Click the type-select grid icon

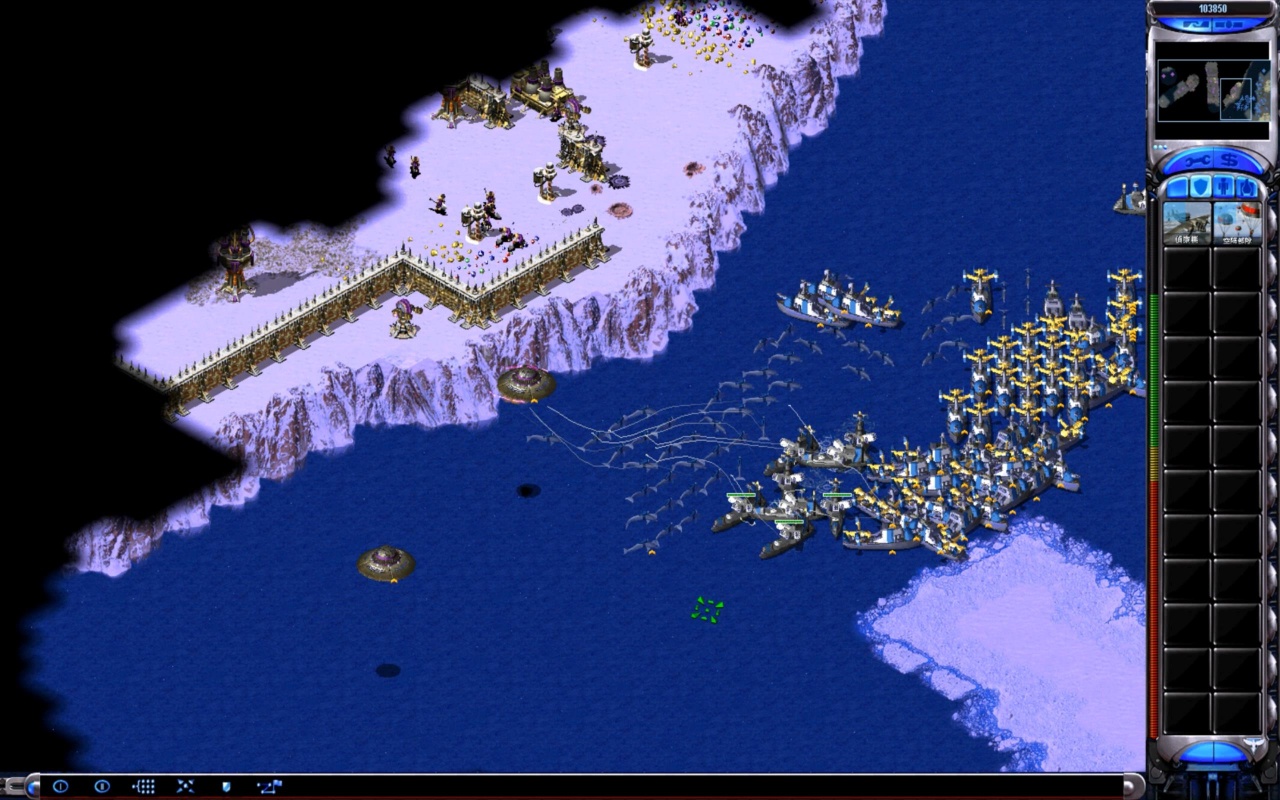[x=143, y=787]
